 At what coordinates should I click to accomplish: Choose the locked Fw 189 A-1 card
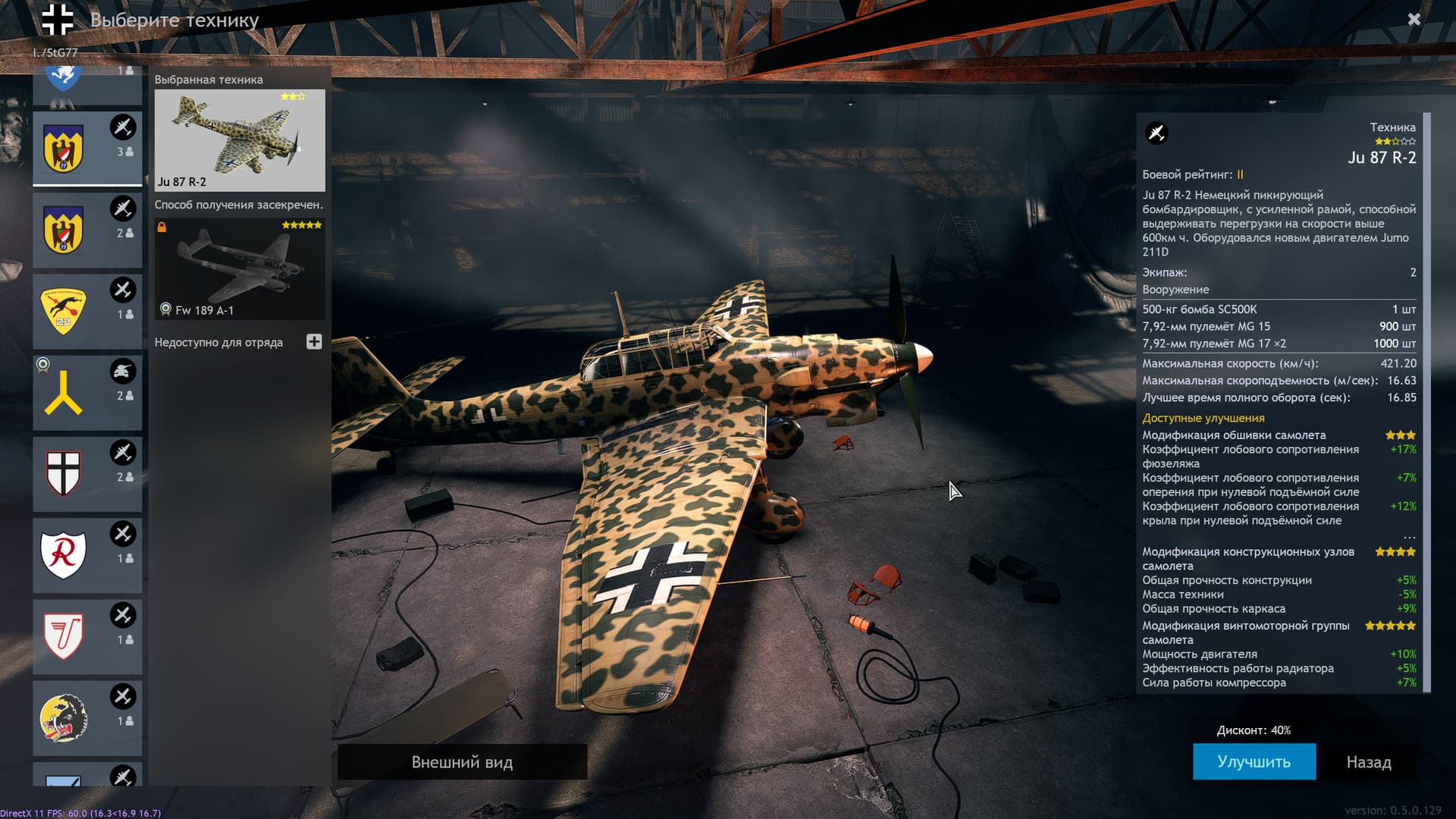(240, 269)
